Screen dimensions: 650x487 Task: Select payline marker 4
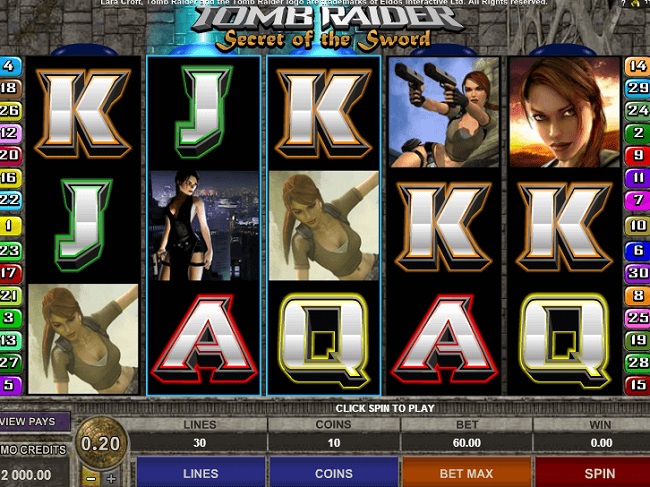pyautogui.click(x=11, y=66)
